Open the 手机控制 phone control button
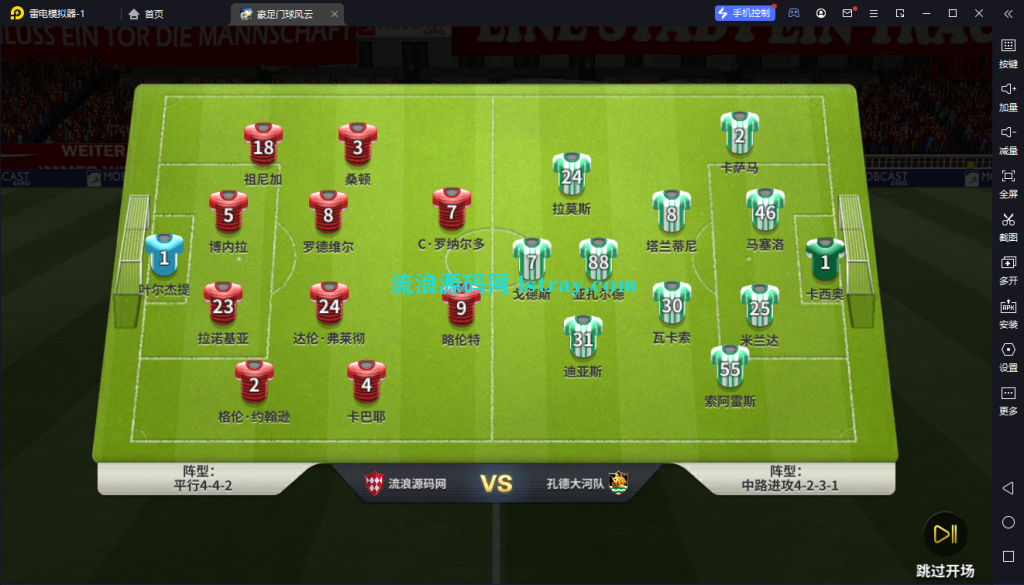This screenshot has height=585, width=1024. coord(744,13)
